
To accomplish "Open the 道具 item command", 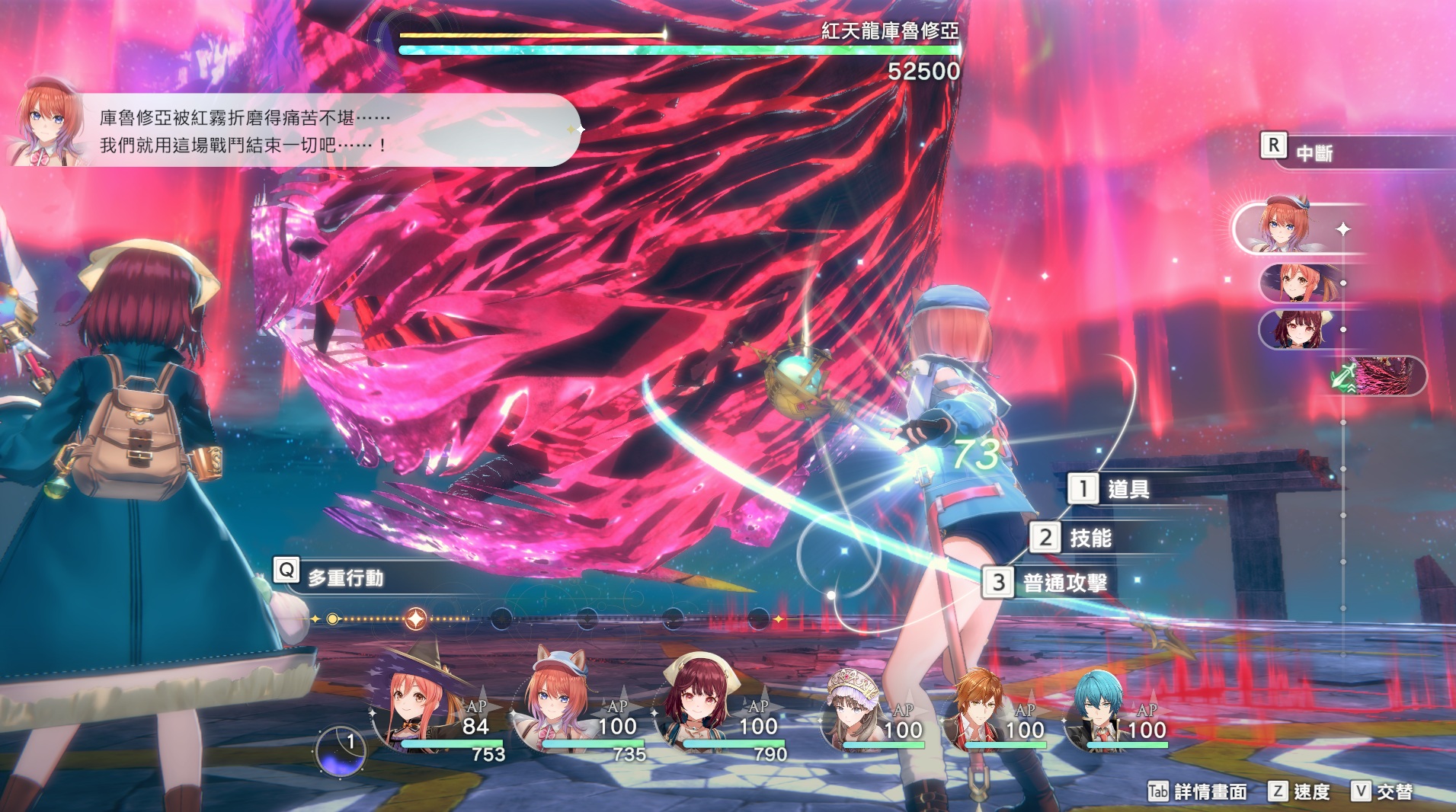I will (x=1126, y=489).
